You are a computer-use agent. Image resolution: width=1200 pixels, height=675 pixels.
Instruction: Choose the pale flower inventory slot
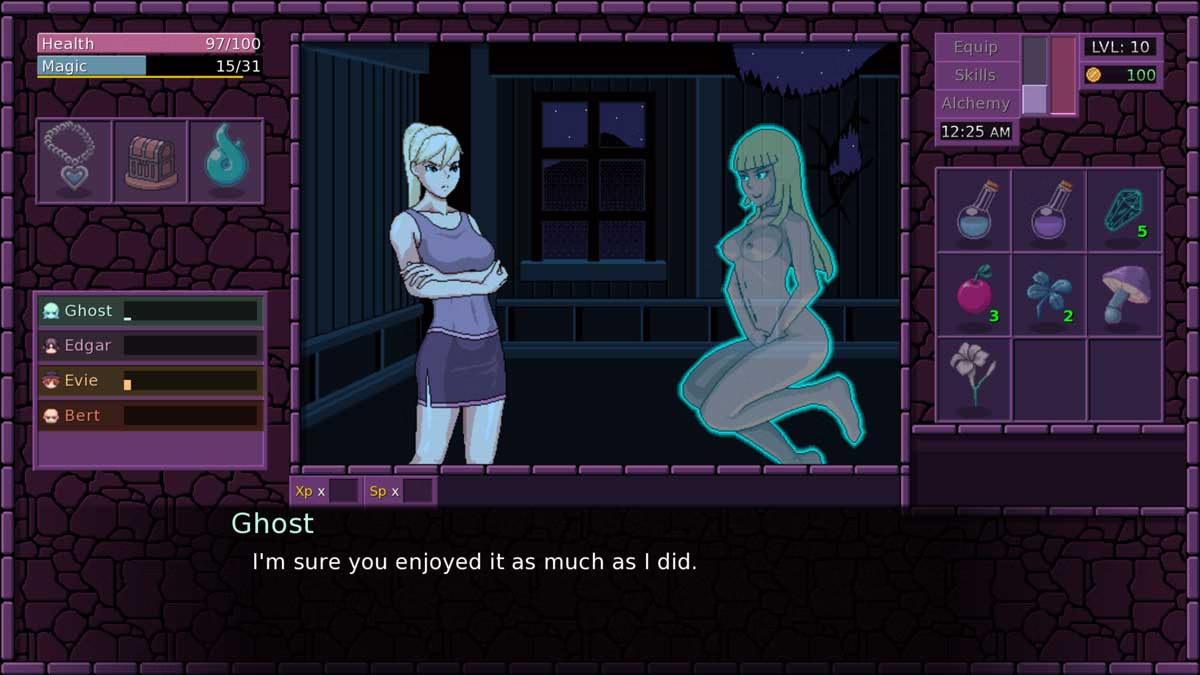[x=973, y=379]
